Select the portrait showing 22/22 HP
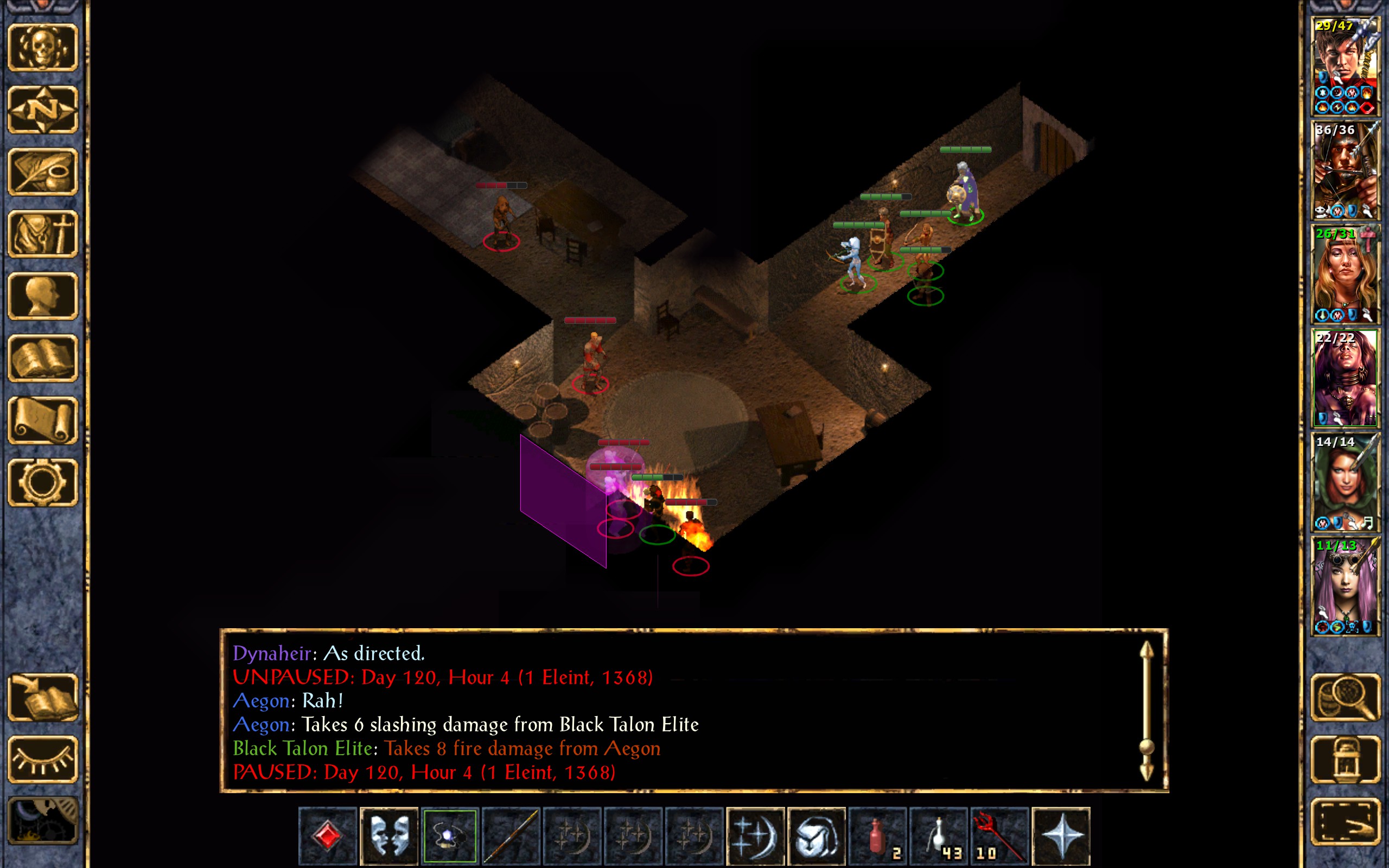 click(1345, 378)
